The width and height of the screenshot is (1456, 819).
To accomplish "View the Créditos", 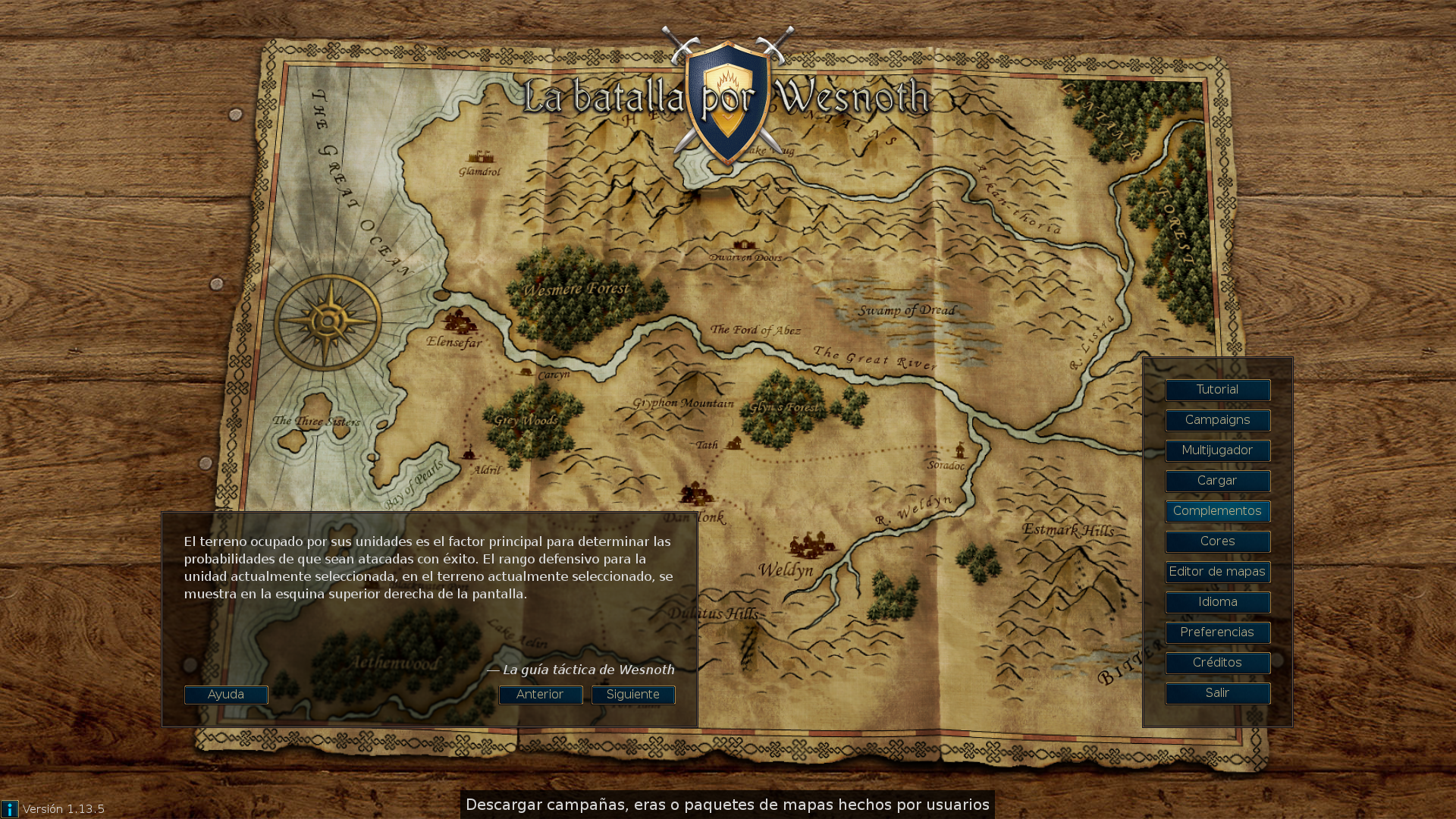I will [1217, 663].
